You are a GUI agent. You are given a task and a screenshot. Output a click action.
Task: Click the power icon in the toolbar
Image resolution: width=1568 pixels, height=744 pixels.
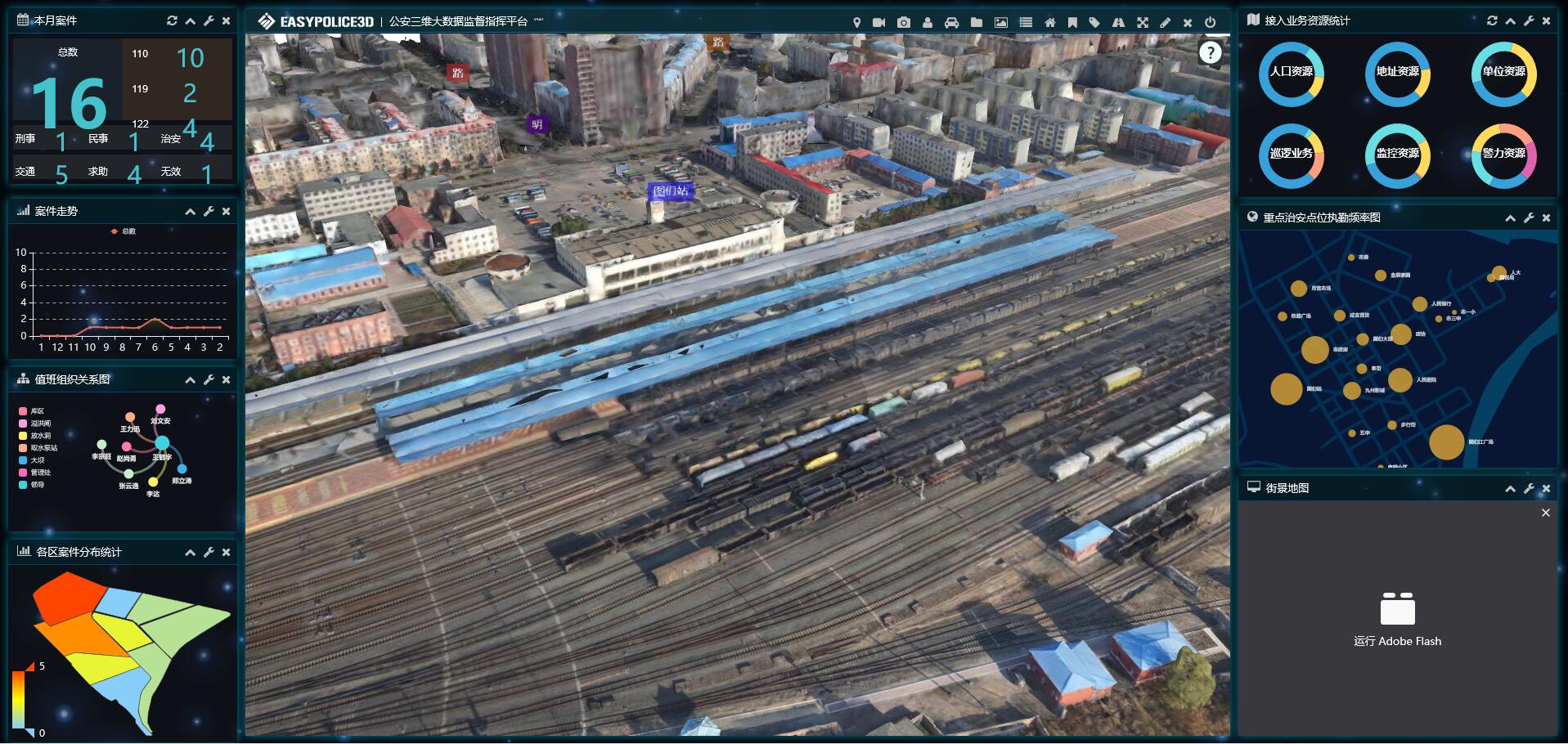(1211, 23)
